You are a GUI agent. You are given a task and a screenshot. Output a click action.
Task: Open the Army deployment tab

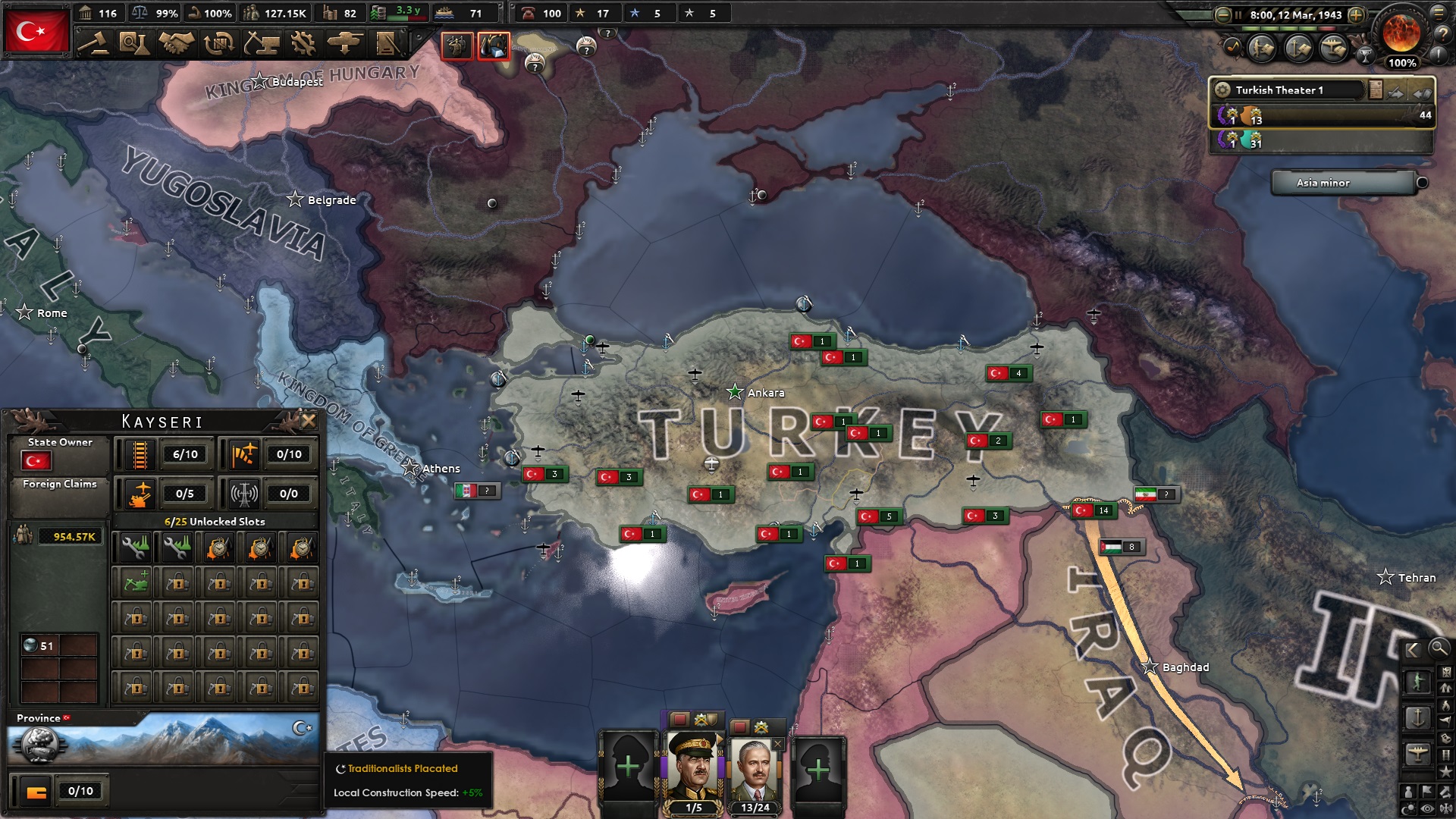[x=345, y=44]
